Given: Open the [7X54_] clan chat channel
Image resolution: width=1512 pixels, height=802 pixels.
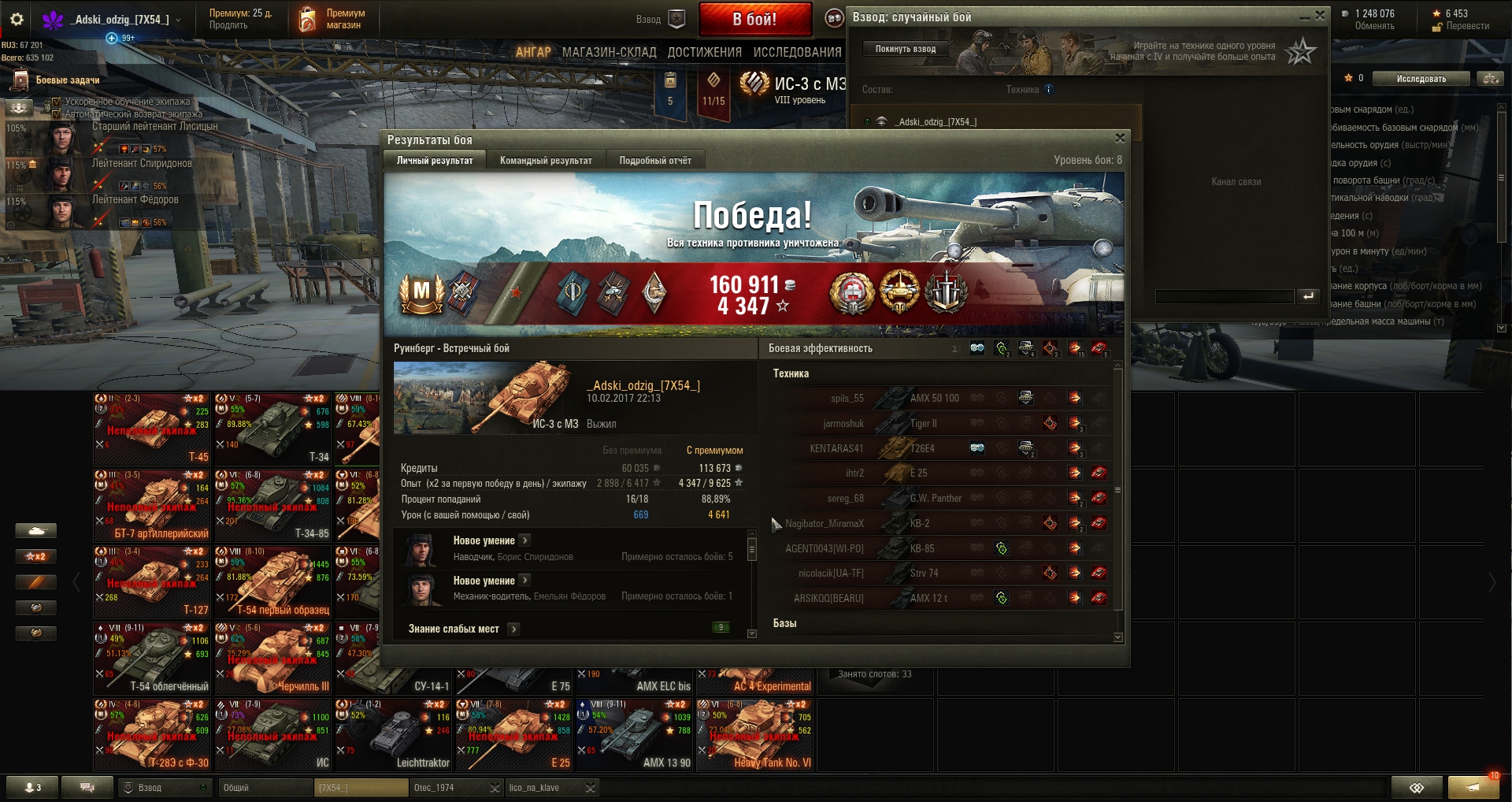Looking at the screenshot, I should tap(361, 788).
